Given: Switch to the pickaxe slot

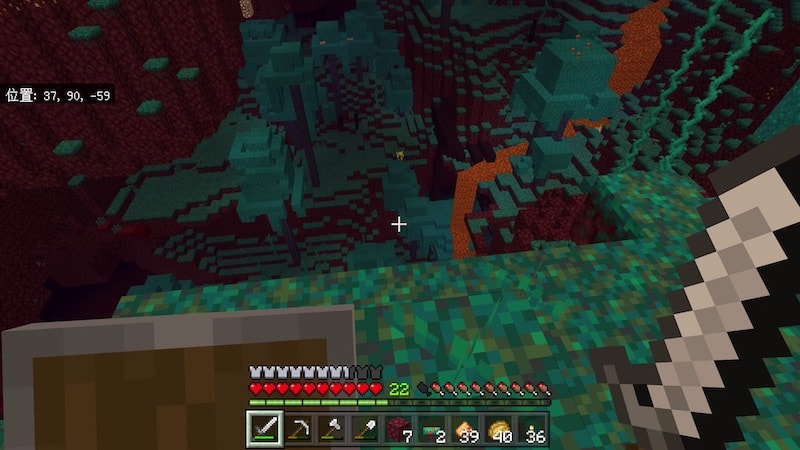Looking at the screenshot, I should point(297,429).
